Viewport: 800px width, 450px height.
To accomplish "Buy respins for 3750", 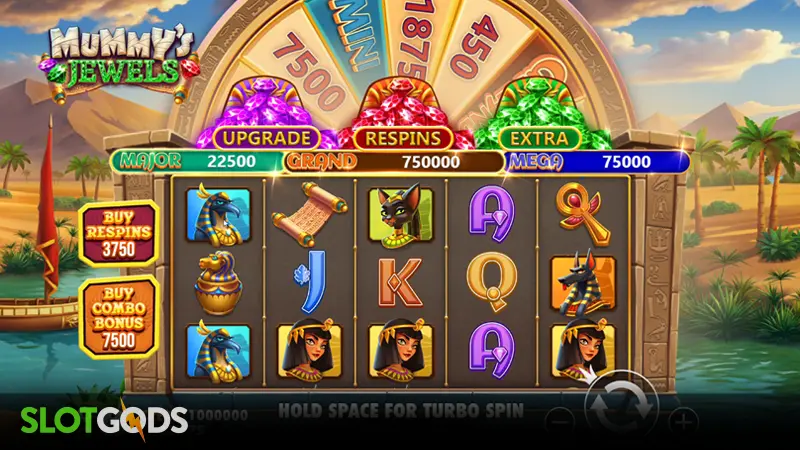I will [x=119, y=234].
